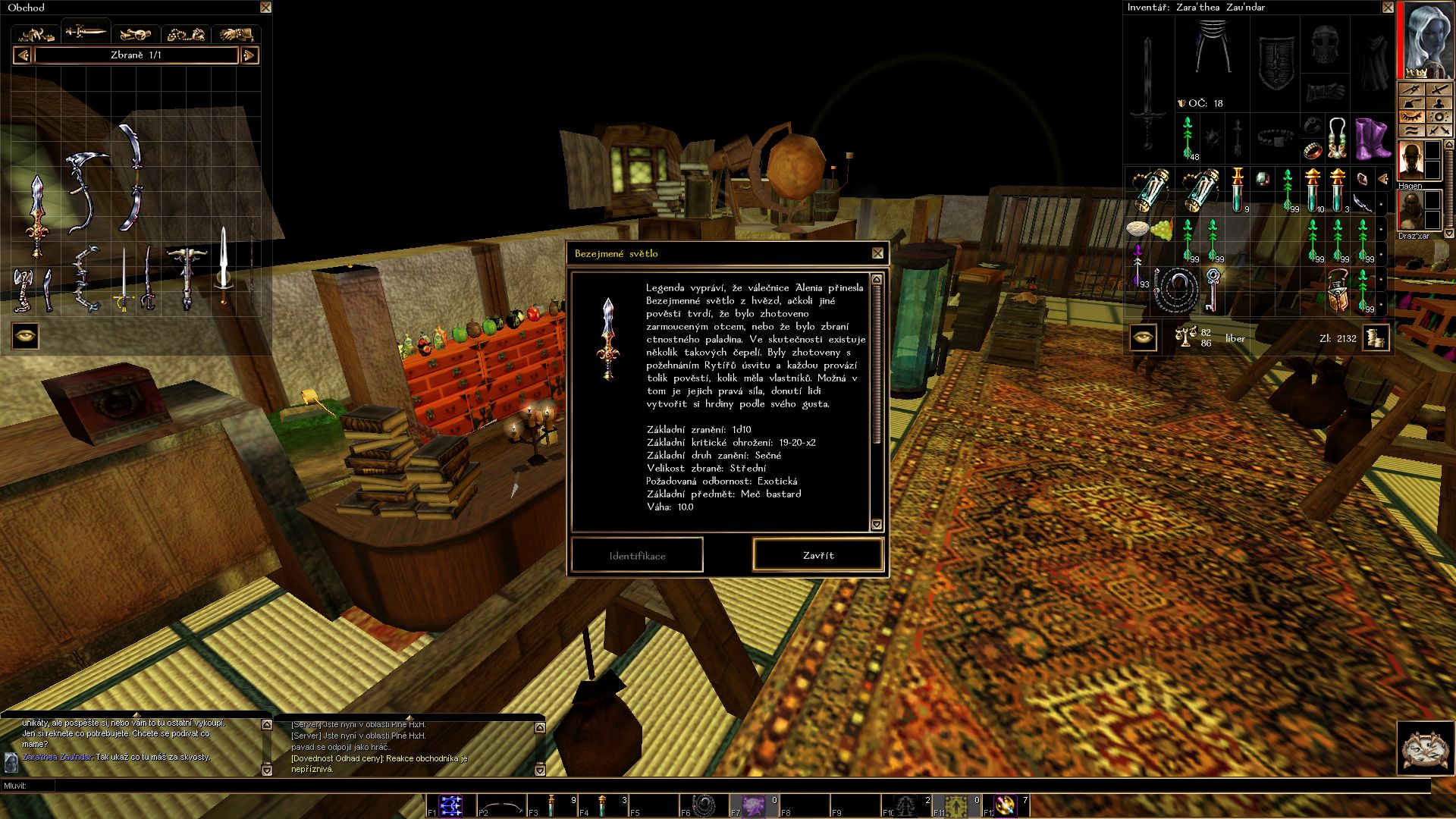Image resolution: width=1456 pixels, height=819 pixels.
Task: Select the Draz'xar party portrait
Action: 1410,211
